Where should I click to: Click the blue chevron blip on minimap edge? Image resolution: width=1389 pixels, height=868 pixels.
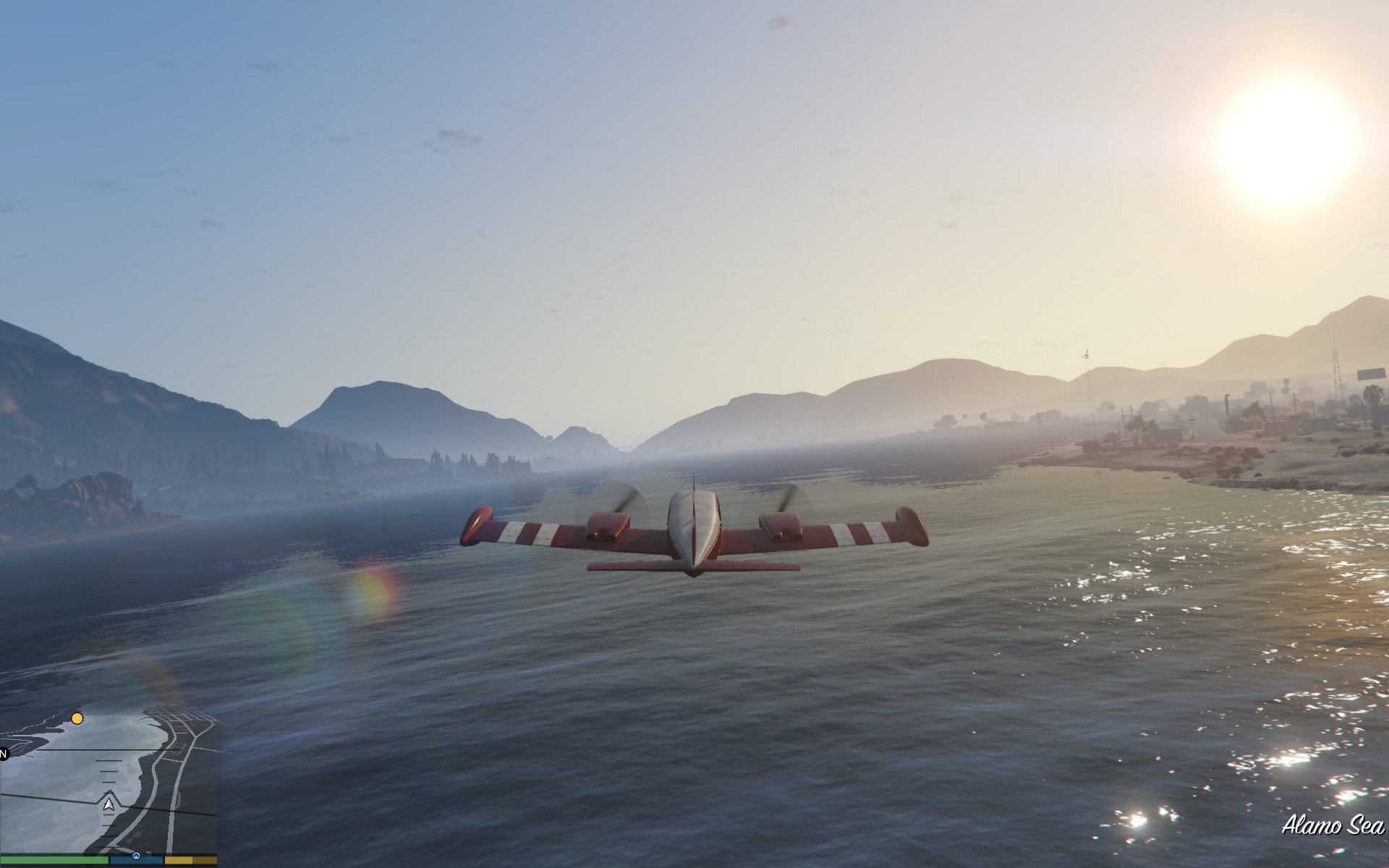(135, 855)
